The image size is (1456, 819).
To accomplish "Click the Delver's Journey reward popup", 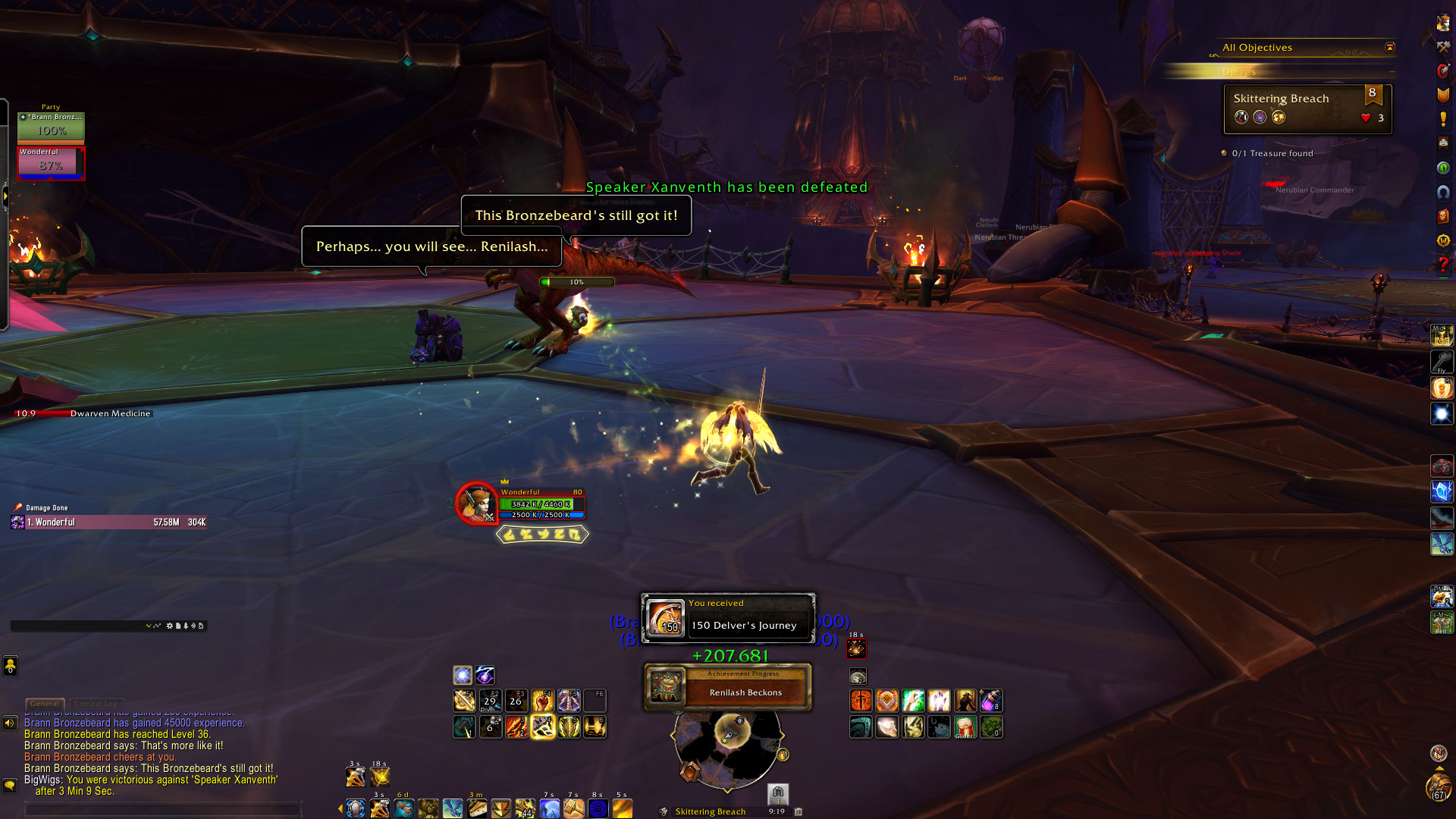I will pyautogui.click(x=728, y=618).
